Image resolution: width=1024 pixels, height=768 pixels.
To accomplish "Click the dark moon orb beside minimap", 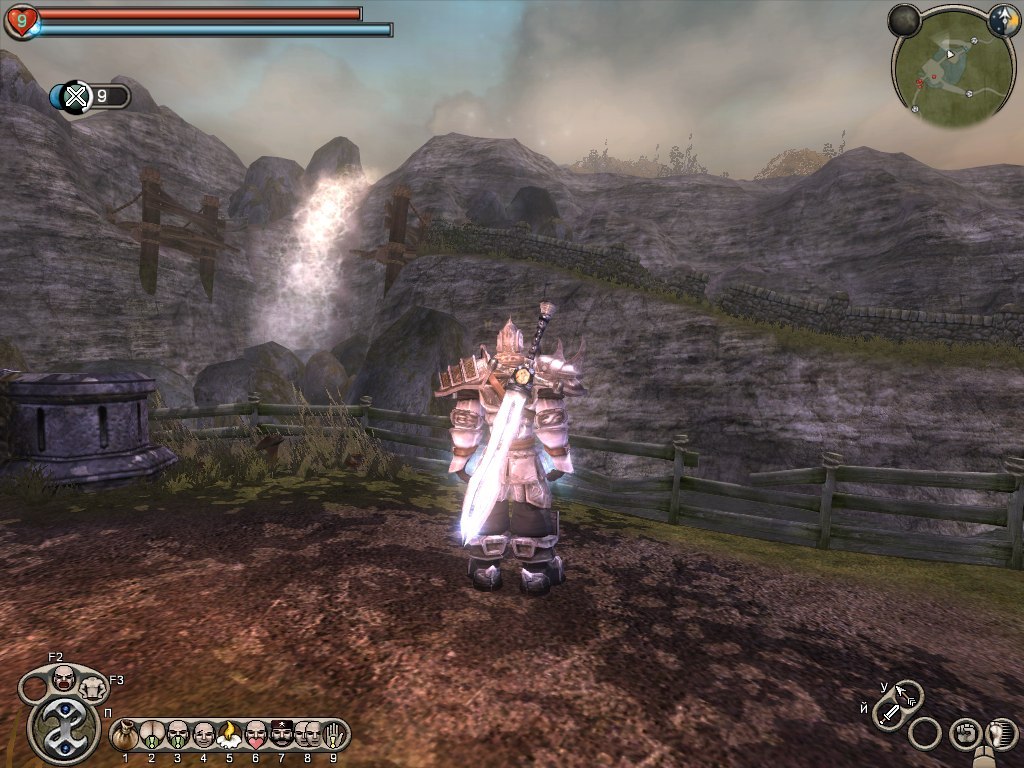I will (904, 19).
